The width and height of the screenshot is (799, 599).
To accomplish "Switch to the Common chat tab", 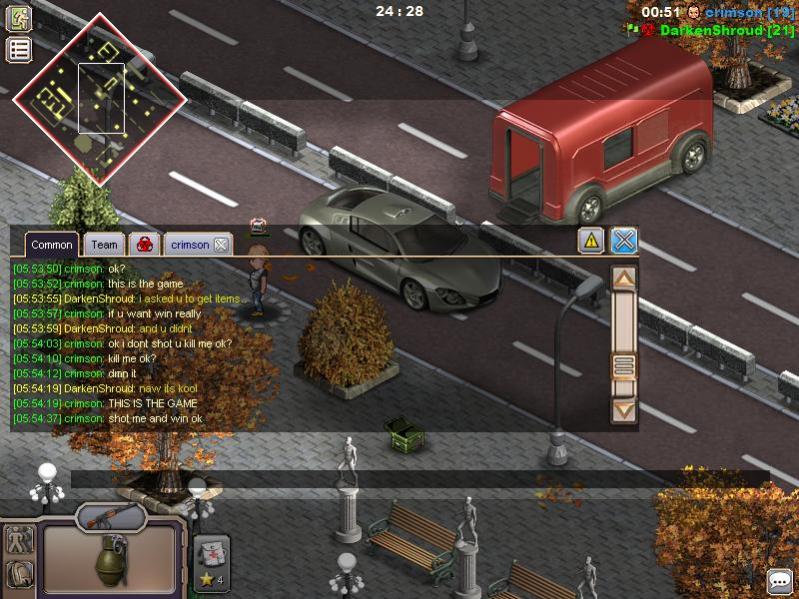I will pos(52,244).
